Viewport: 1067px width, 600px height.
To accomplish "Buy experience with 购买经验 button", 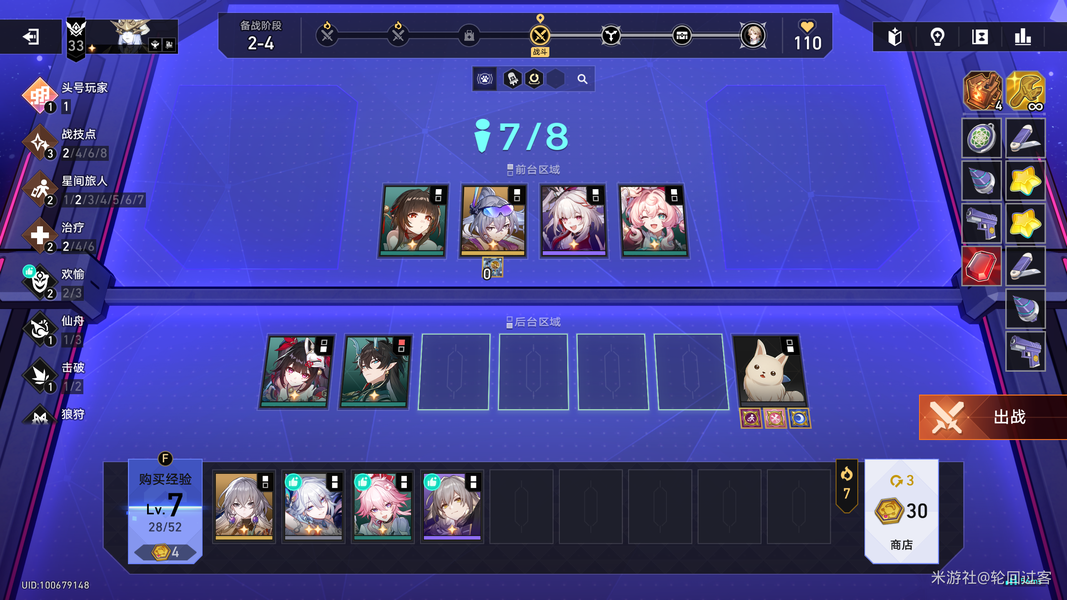I will click(165, 509).
